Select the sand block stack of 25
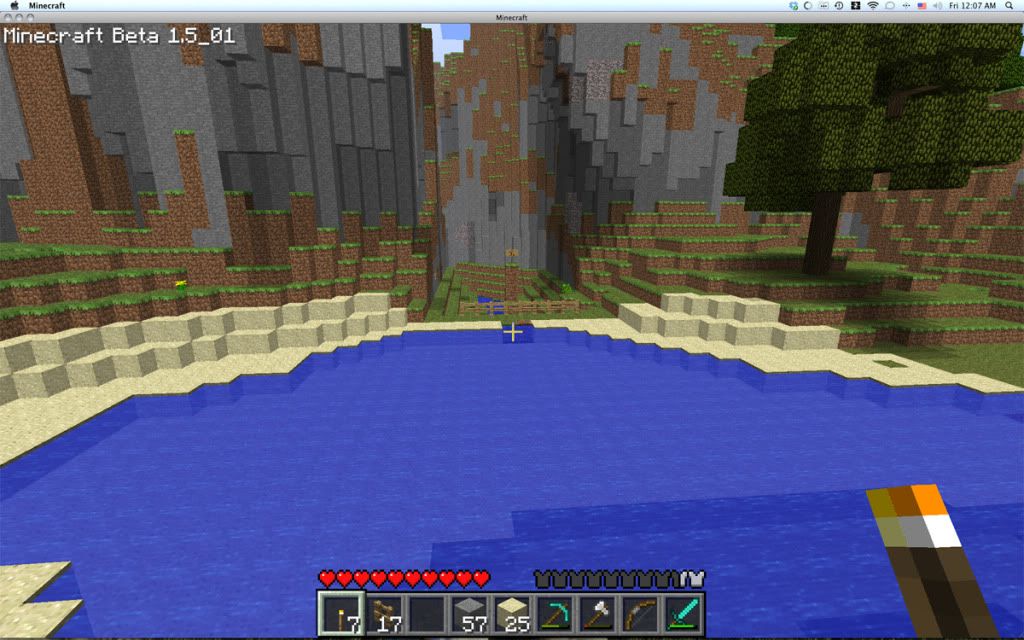 511,613
